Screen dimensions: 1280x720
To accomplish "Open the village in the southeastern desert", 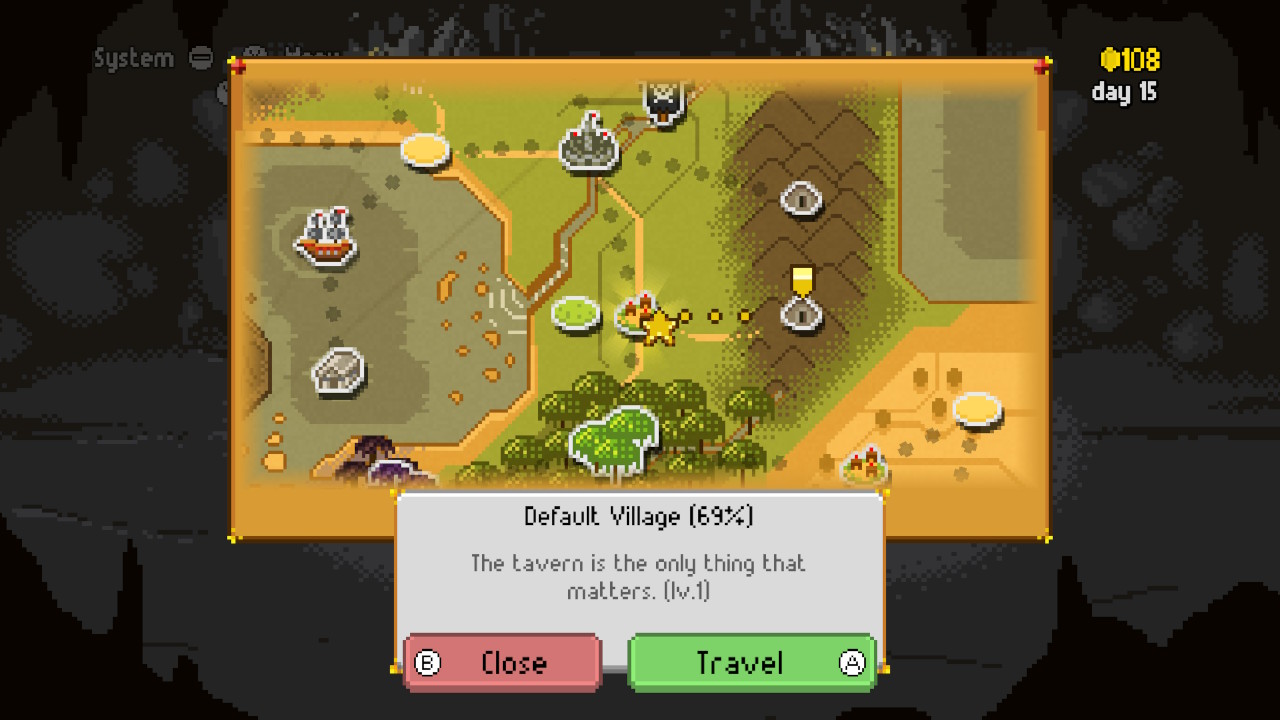I will (866, 463).
